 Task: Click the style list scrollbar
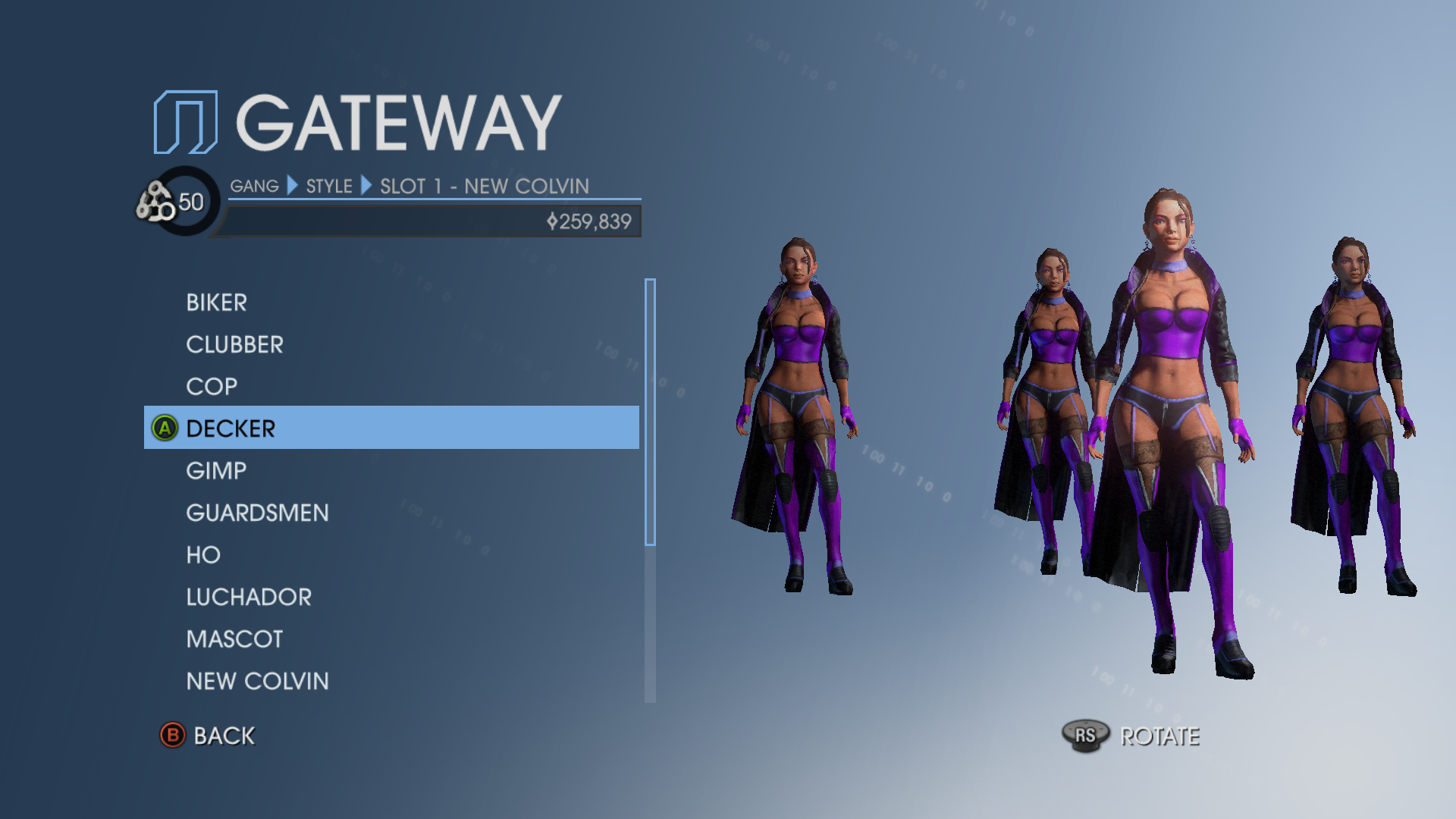(x=650, y=412)
